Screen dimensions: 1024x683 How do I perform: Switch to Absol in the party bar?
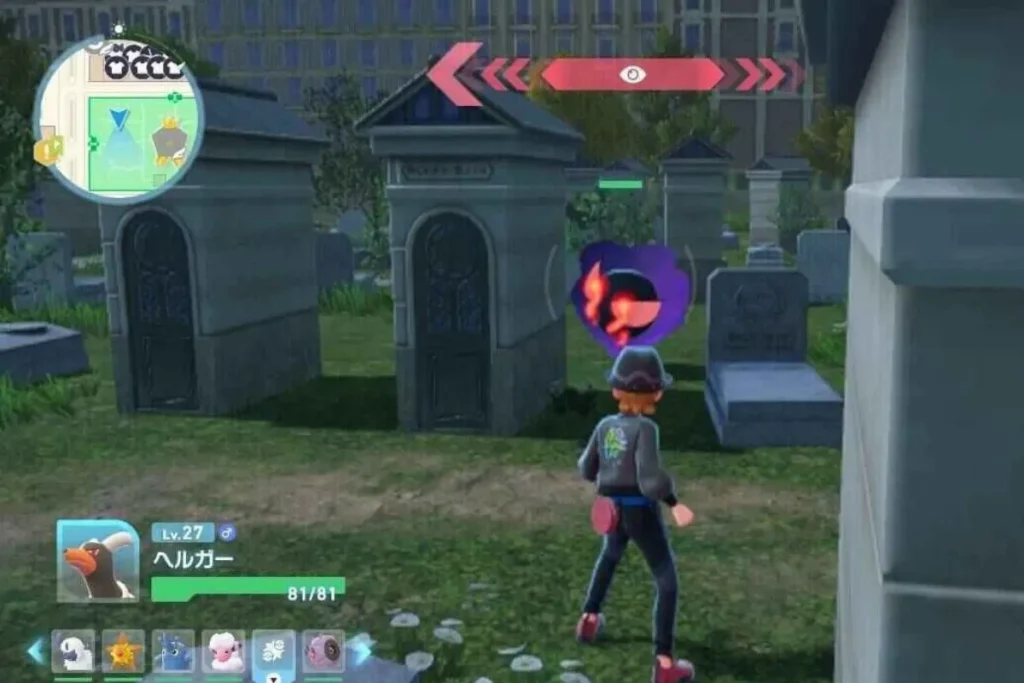click(x=73, y=651)
